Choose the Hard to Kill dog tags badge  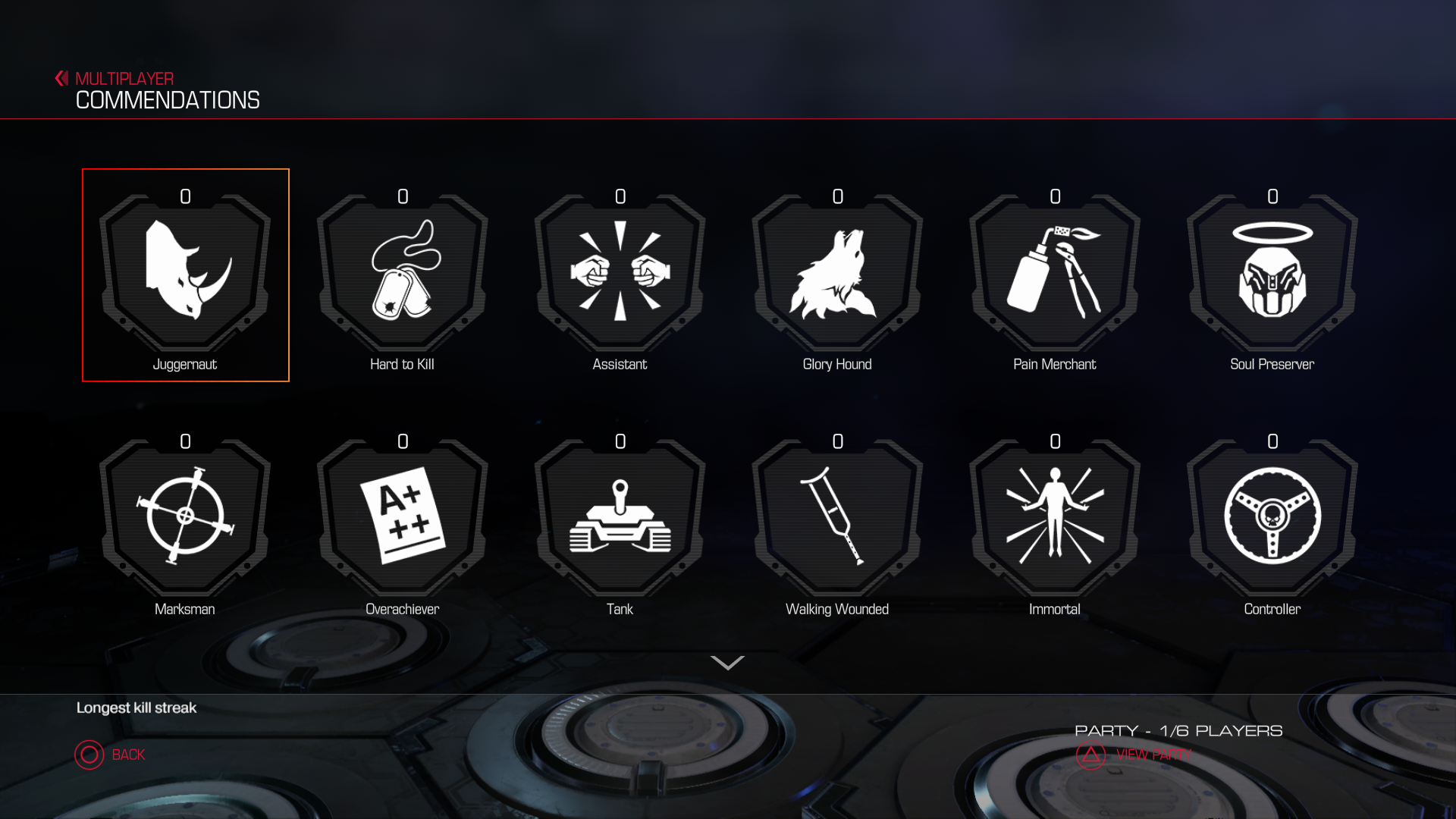point(403,273)
